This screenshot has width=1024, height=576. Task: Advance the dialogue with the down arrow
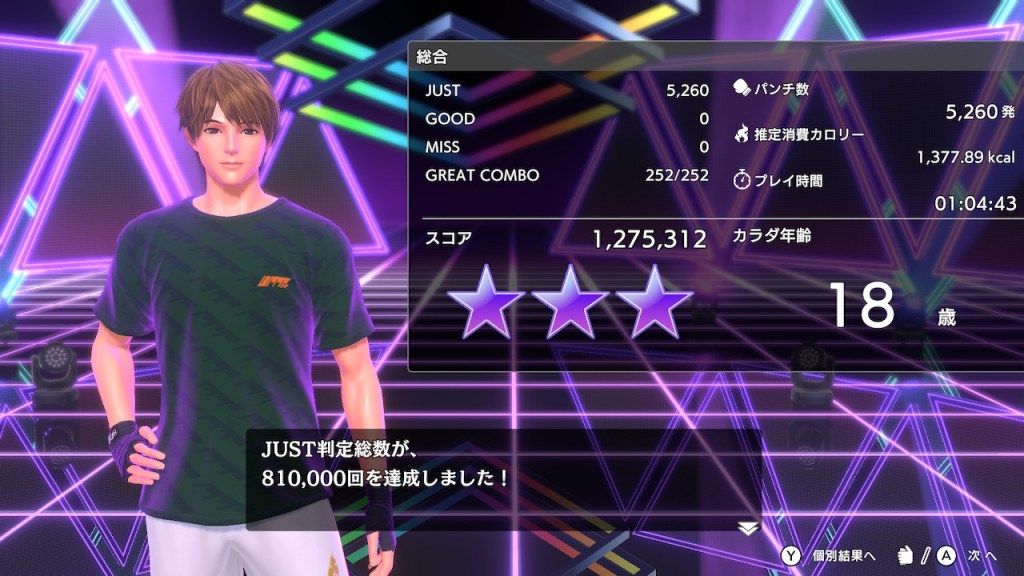point(748,528)
